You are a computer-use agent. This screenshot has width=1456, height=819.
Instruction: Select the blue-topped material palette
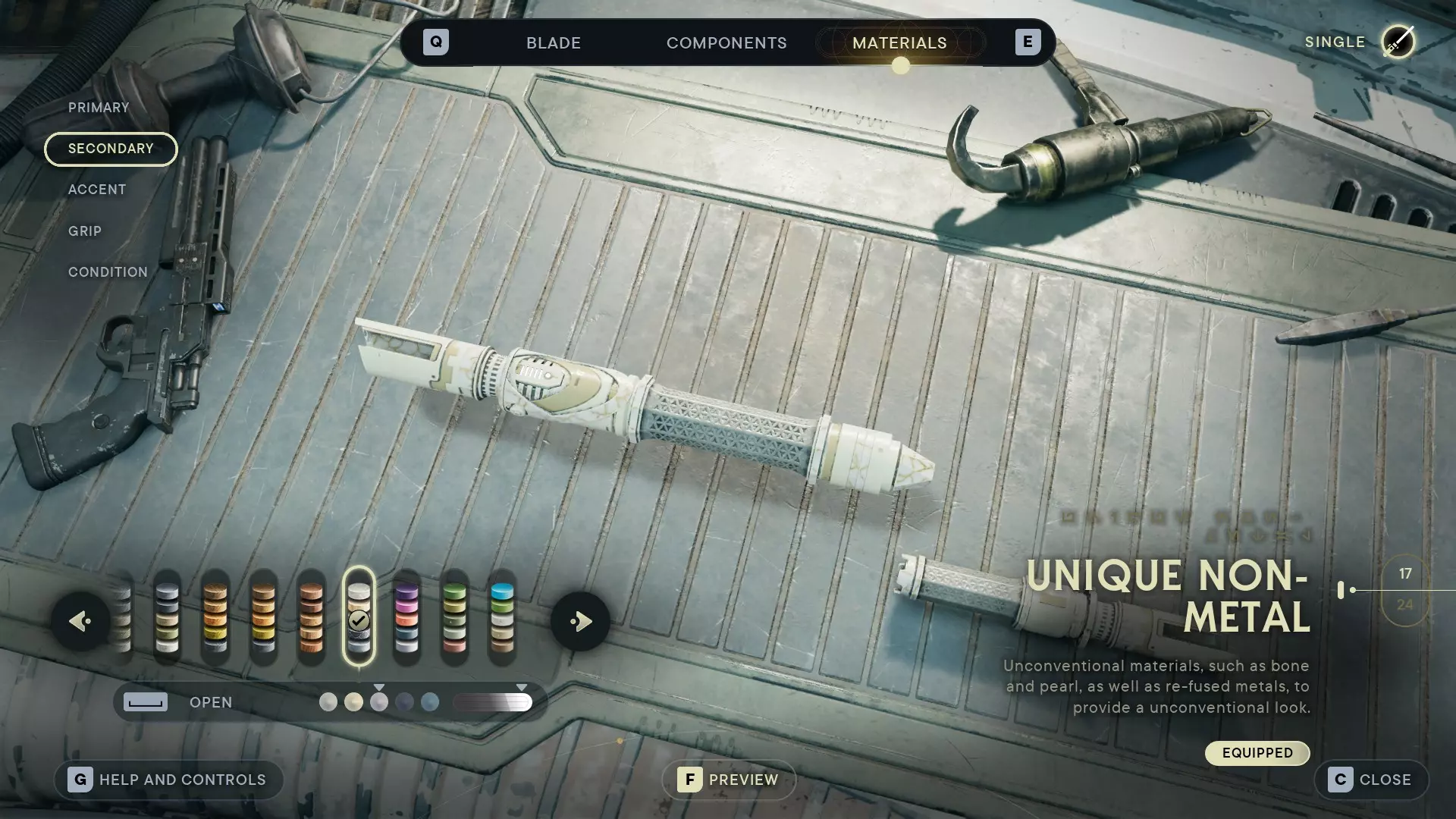click(502, 618)
